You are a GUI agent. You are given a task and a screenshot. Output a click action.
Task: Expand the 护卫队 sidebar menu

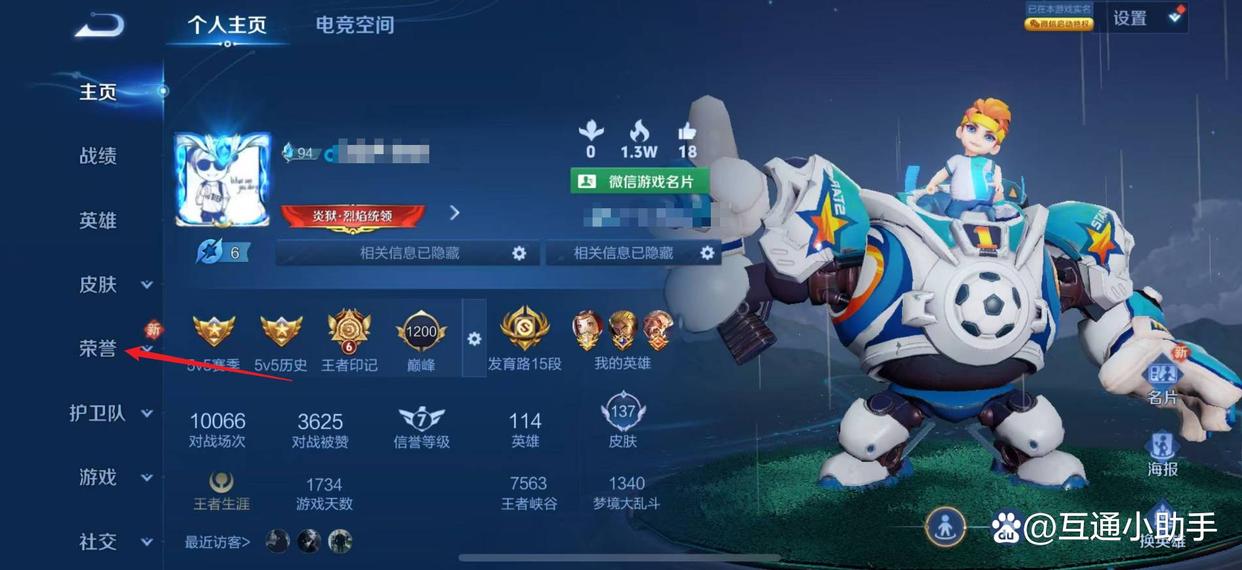pyautogui.click(x=108, y=413)
